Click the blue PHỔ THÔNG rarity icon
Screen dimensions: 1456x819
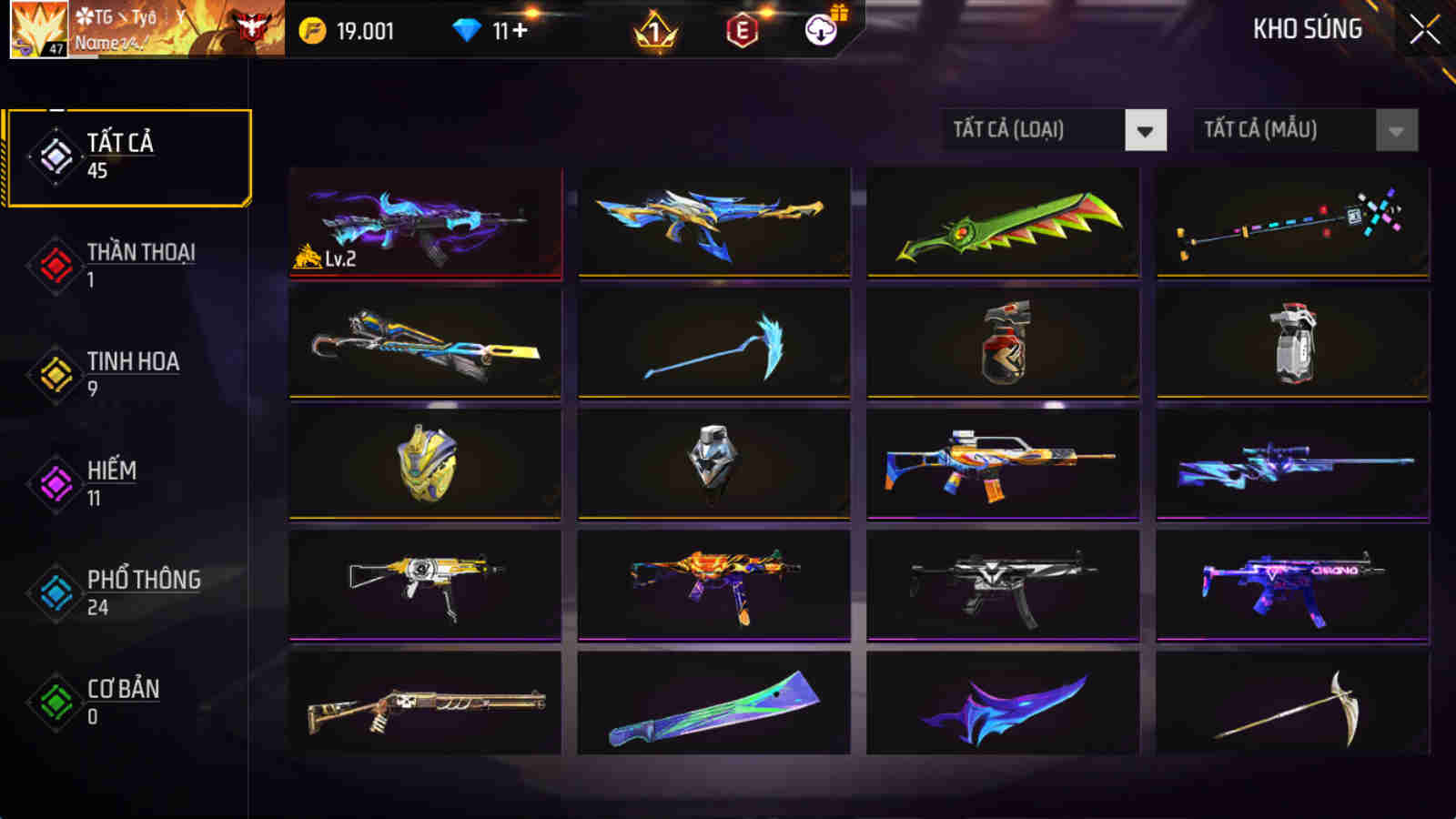(x=55, y=591)
